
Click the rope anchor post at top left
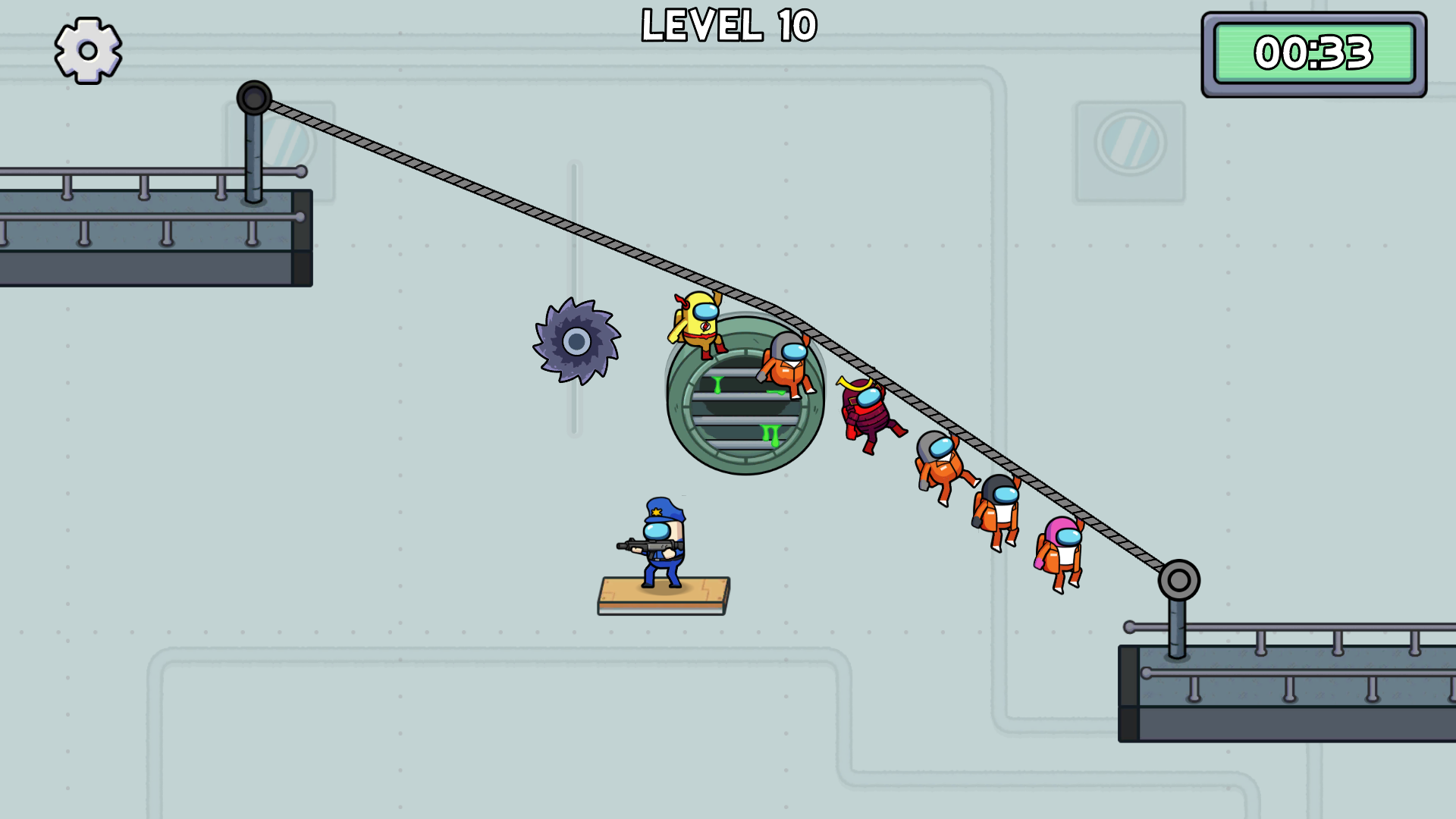click(x=253, y=97)
